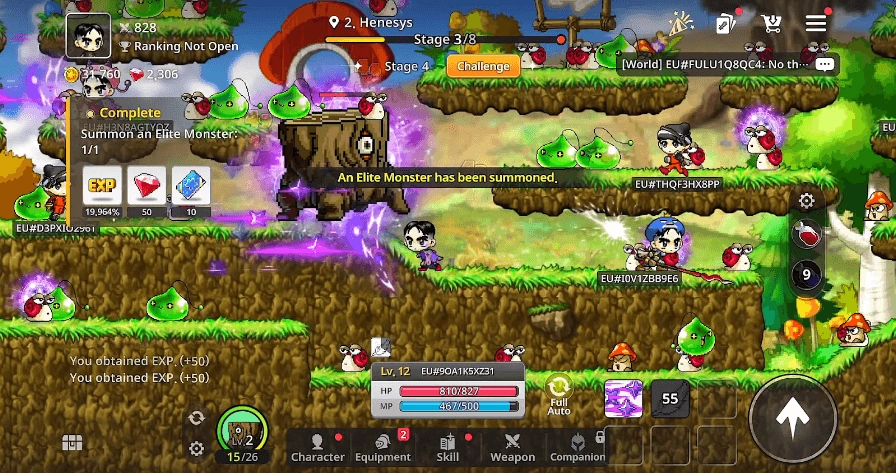This screenshot has width=896, height=473.
Task: Open the Weapon tab
Action: (x=513, y=447)
